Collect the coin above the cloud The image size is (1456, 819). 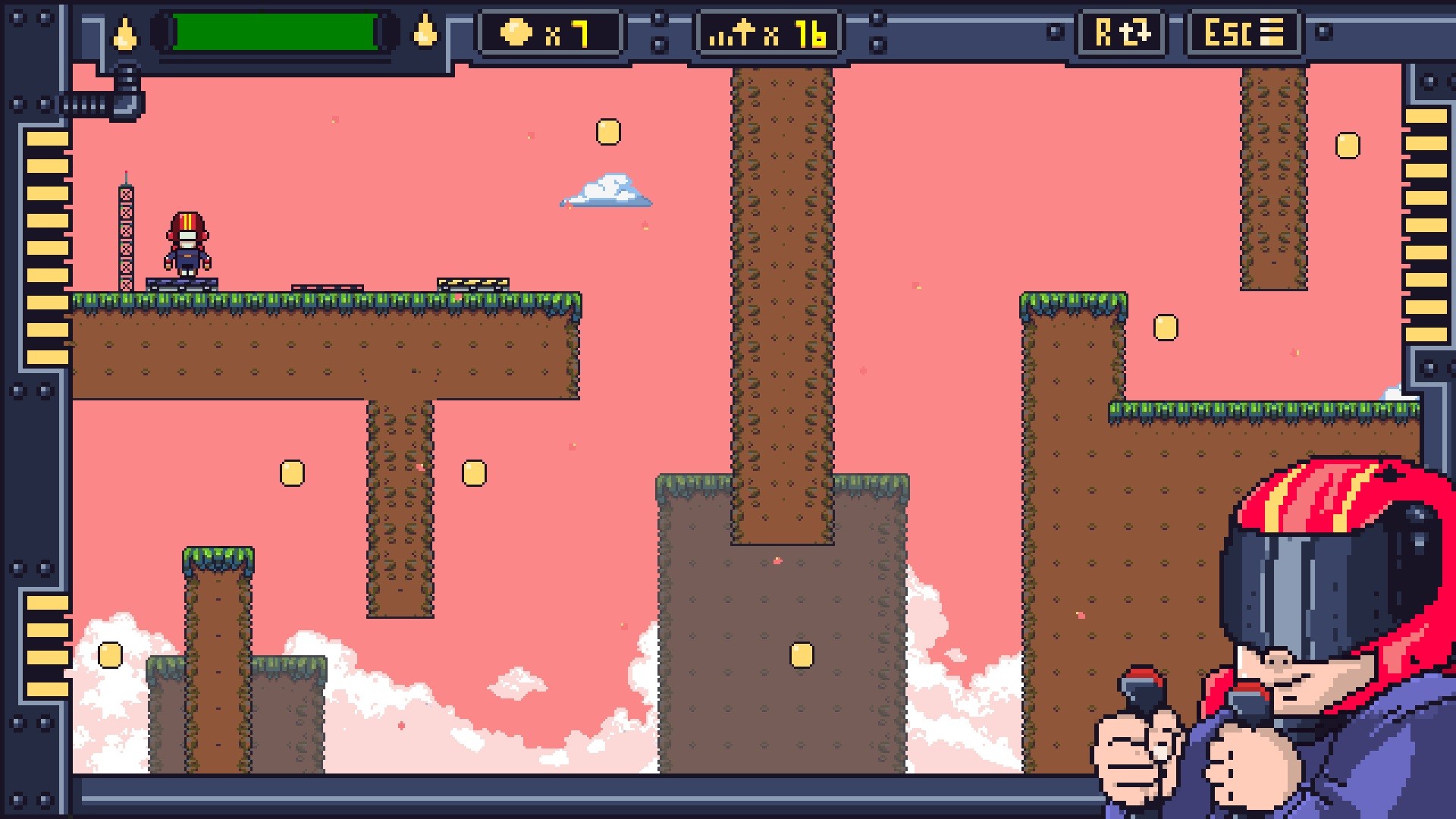[607, 130]
